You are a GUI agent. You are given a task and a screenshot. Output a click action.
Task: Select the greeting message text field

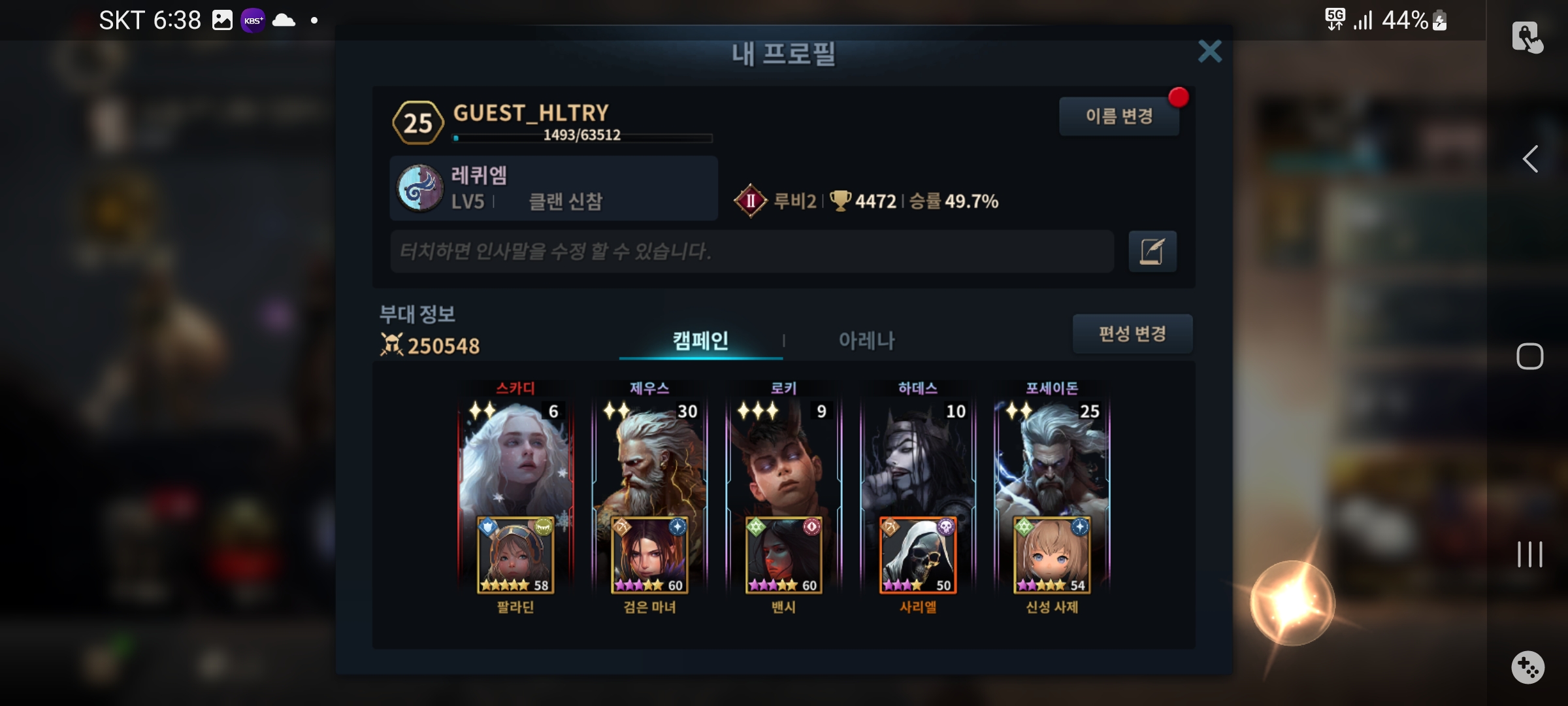[x=751, y=251]
